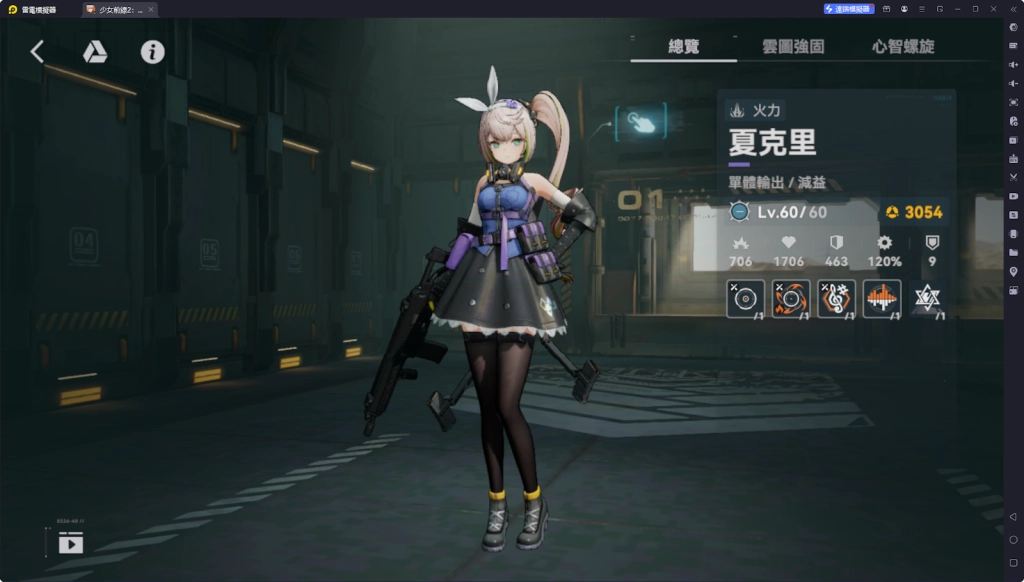Open the Lv.60 level icon

(x=739, y=212)
